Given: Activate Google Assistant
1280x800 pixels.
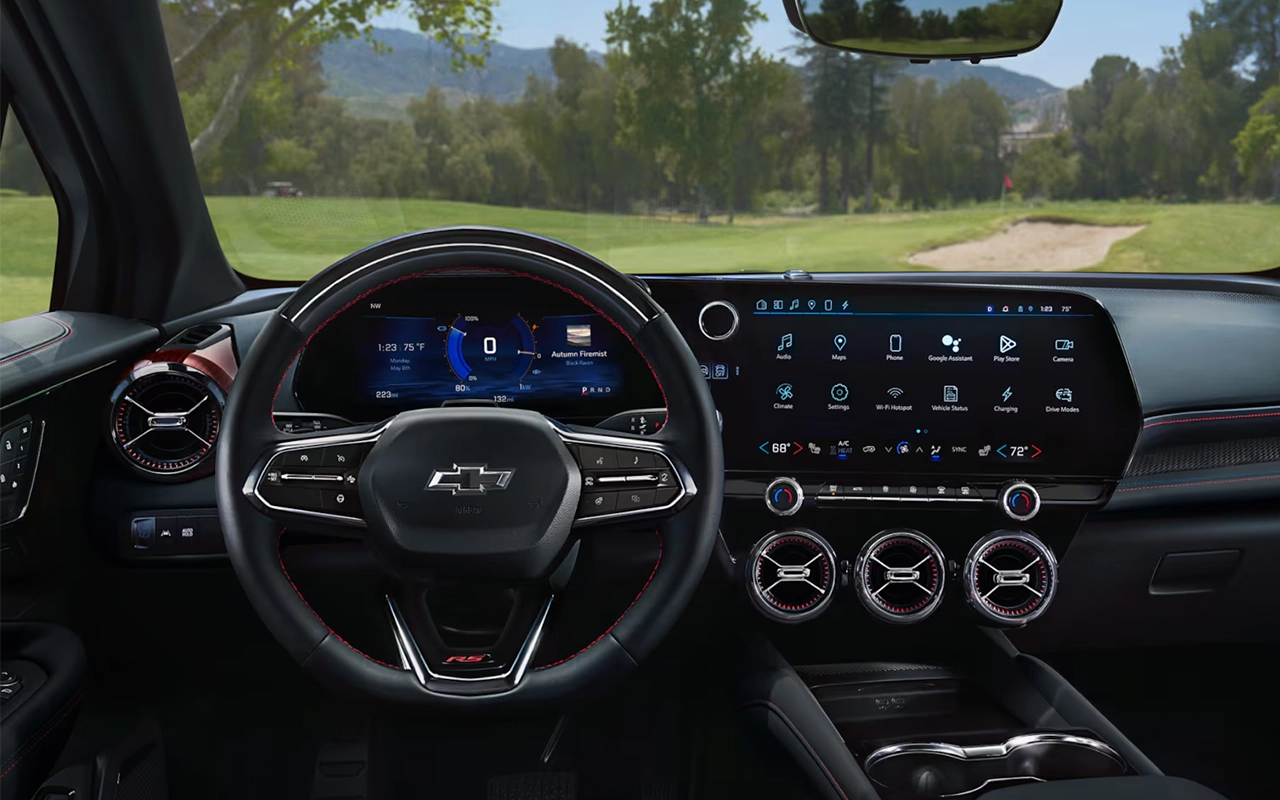Looking at the screenshot, I should tap(950, 343).
